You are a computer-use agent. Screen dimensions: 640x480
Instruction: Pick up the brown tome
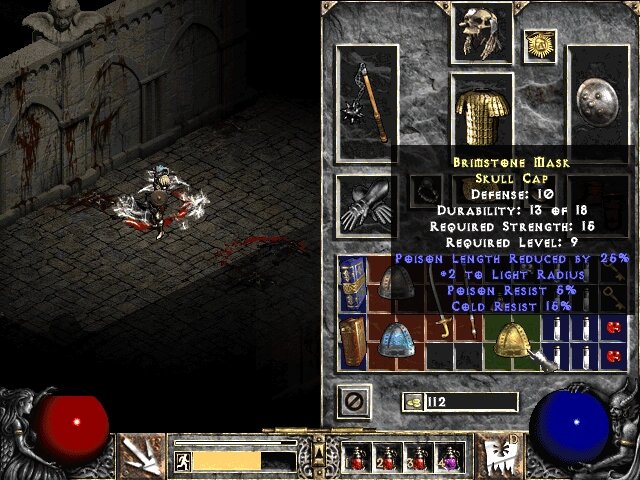pyautogui.click(x=352, y=341)
